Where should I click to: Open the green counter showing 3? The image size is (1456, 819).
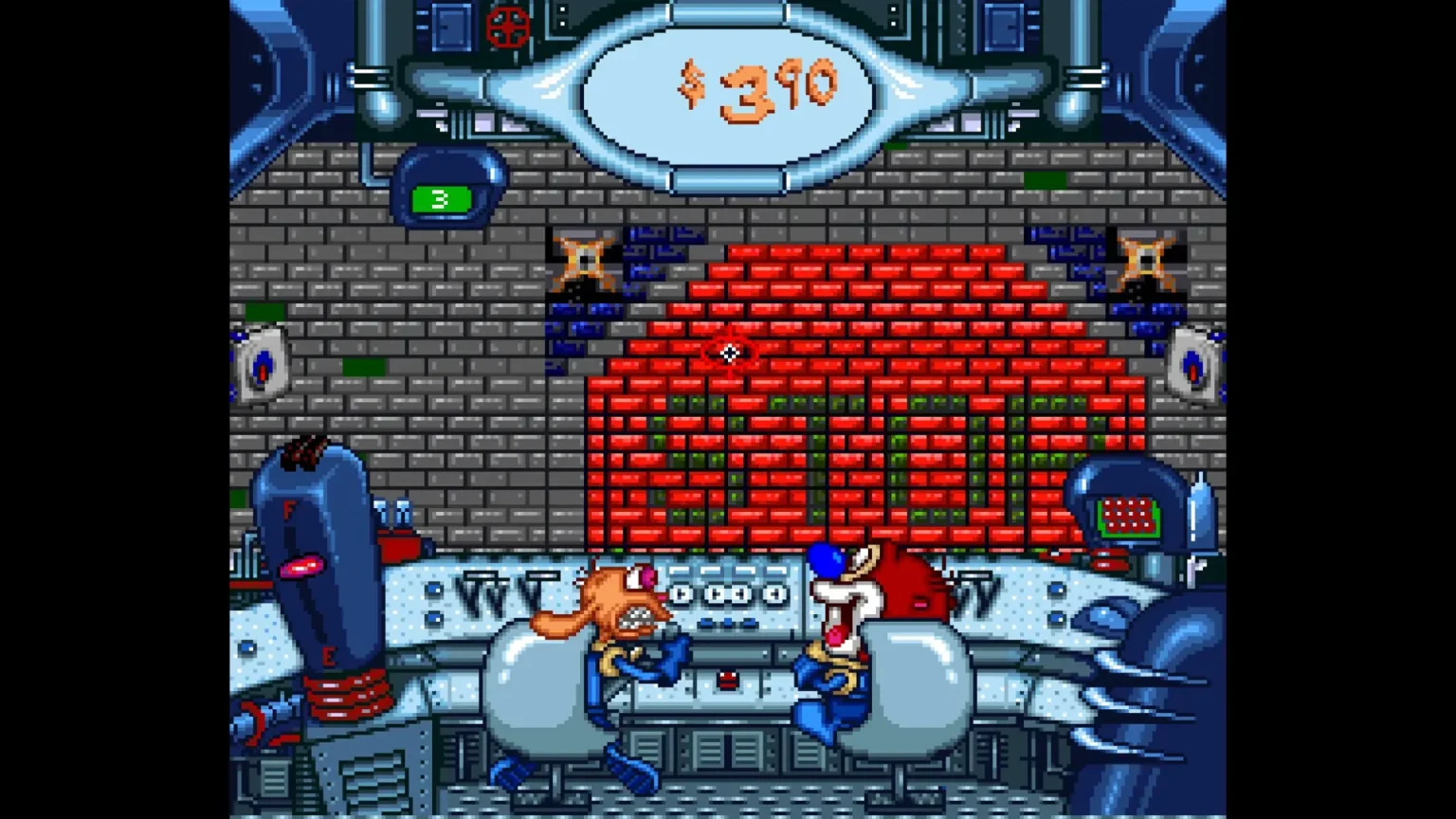[x=440, y=199]
